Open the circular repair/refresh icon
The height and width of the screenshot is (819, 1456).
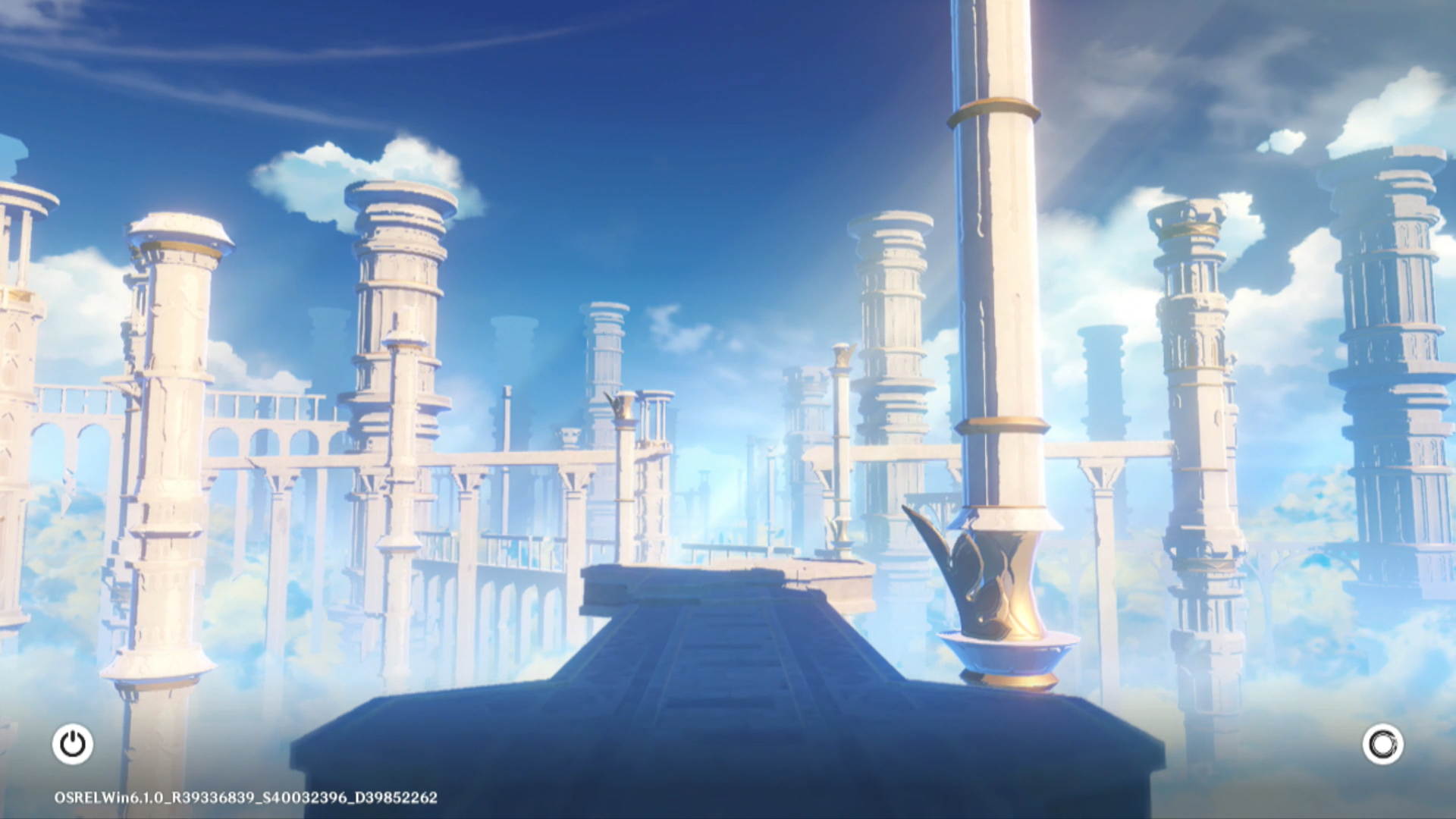1382,744
